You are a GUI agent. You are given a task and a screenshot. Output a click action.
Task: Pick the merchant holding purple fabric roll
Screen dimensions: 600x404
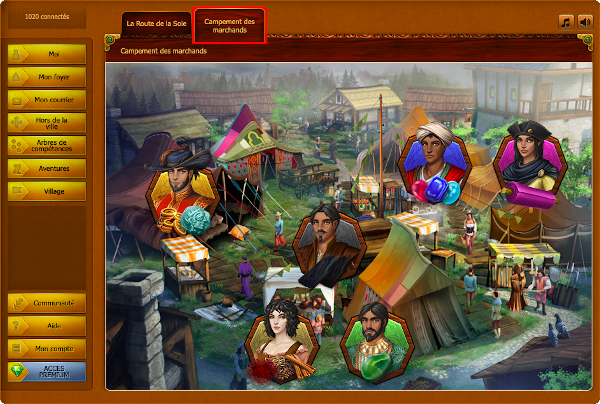(530, 162)
